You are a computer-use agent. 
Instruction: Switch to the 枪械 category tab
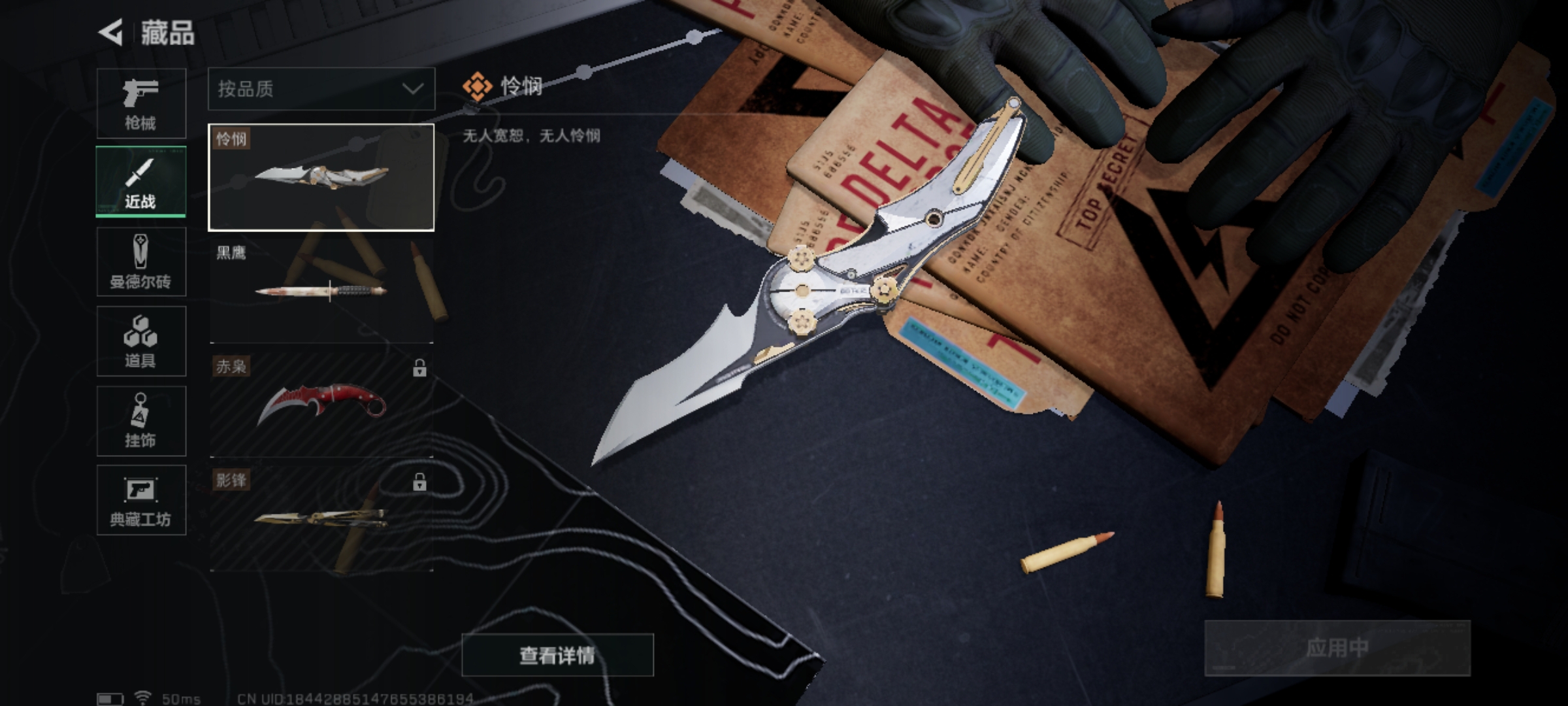coord(141,103)
